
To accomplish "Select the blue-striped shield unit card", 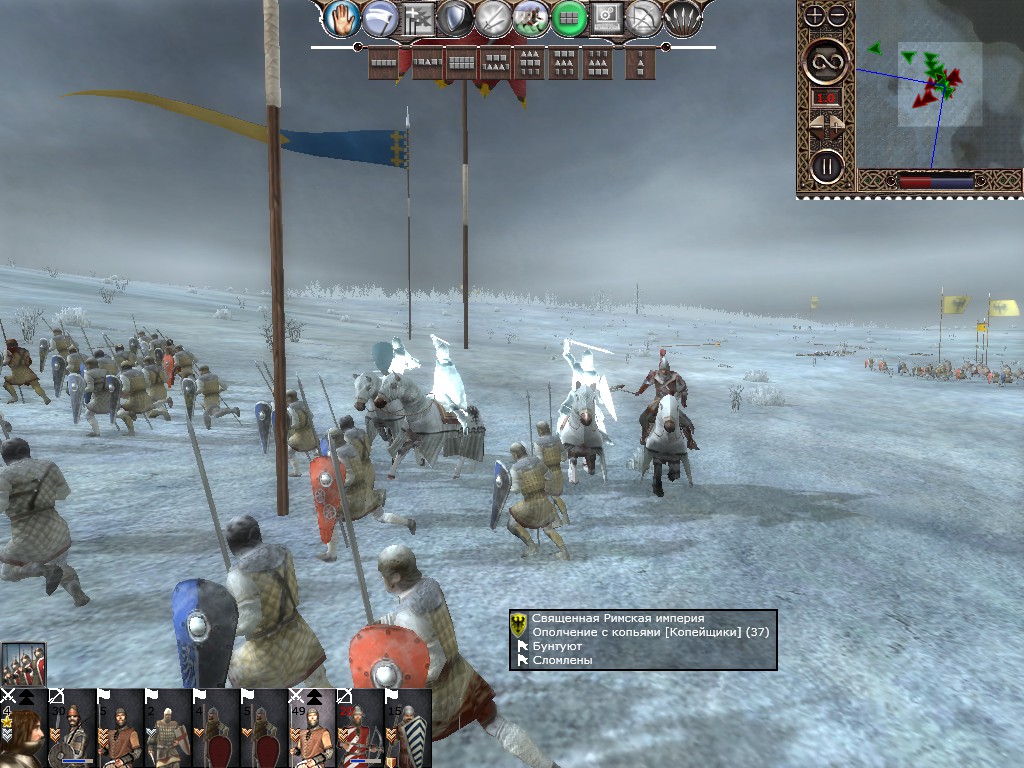I will coord(408,728).
